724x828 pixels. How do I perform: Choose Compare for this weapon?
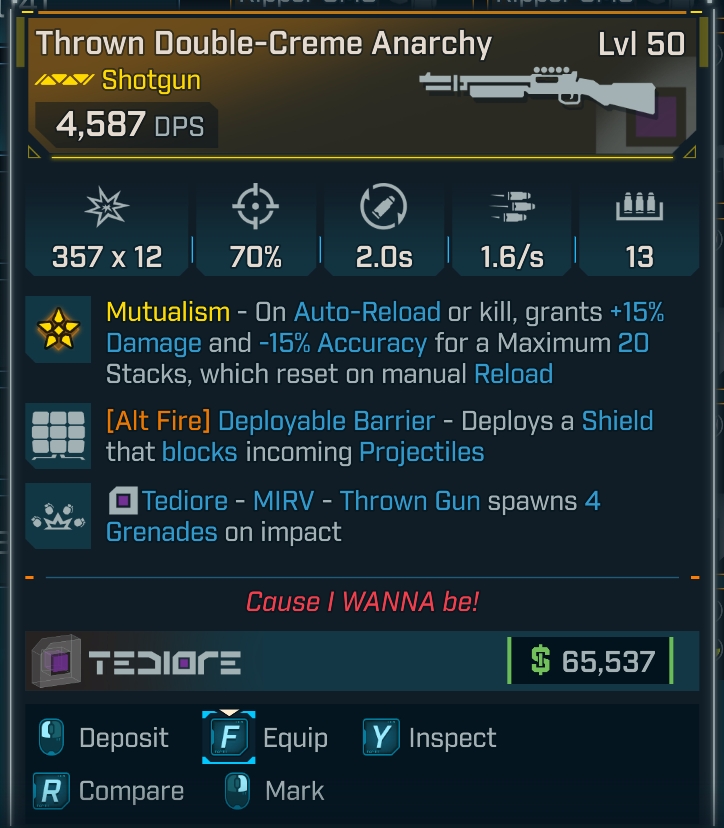pos(108,791)
